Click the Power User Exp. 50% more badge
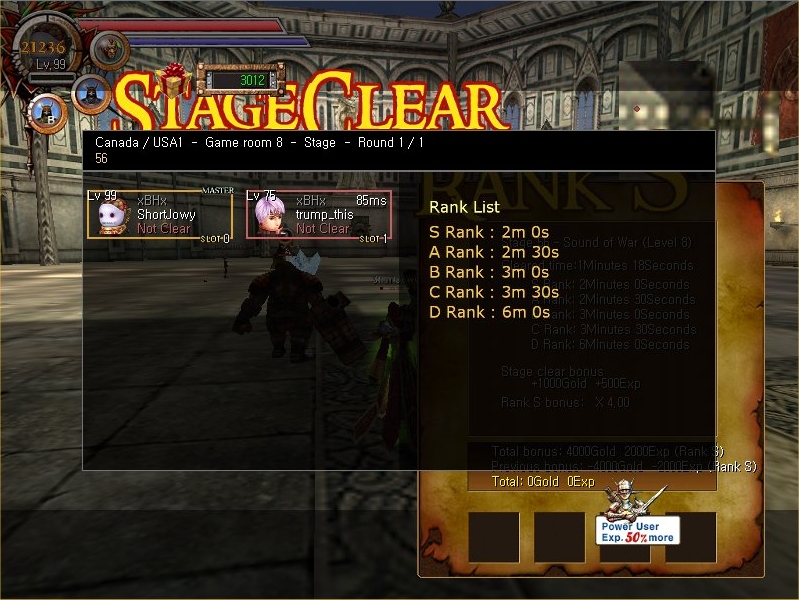The height and width of the screenshot is (600, 799). 637,529
